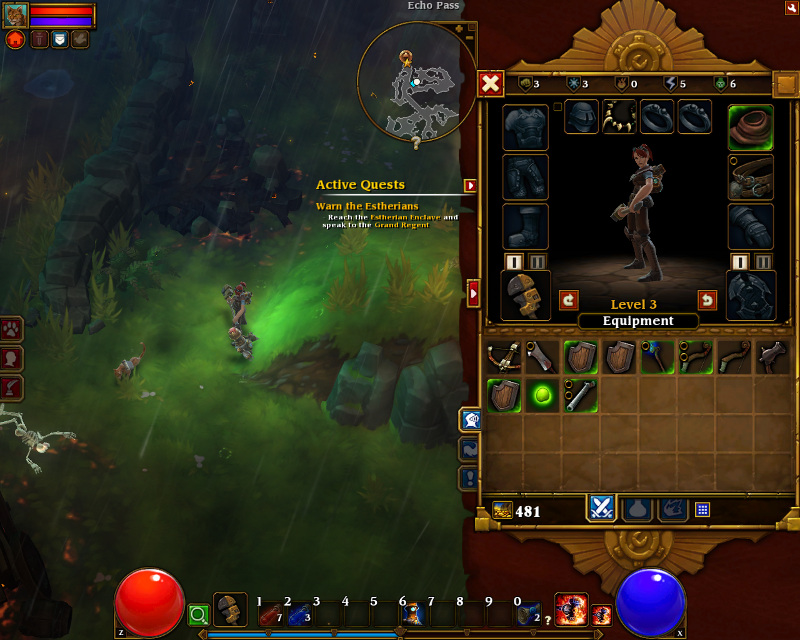Switch to the crossed swords equipment tab

click(601, 508)
